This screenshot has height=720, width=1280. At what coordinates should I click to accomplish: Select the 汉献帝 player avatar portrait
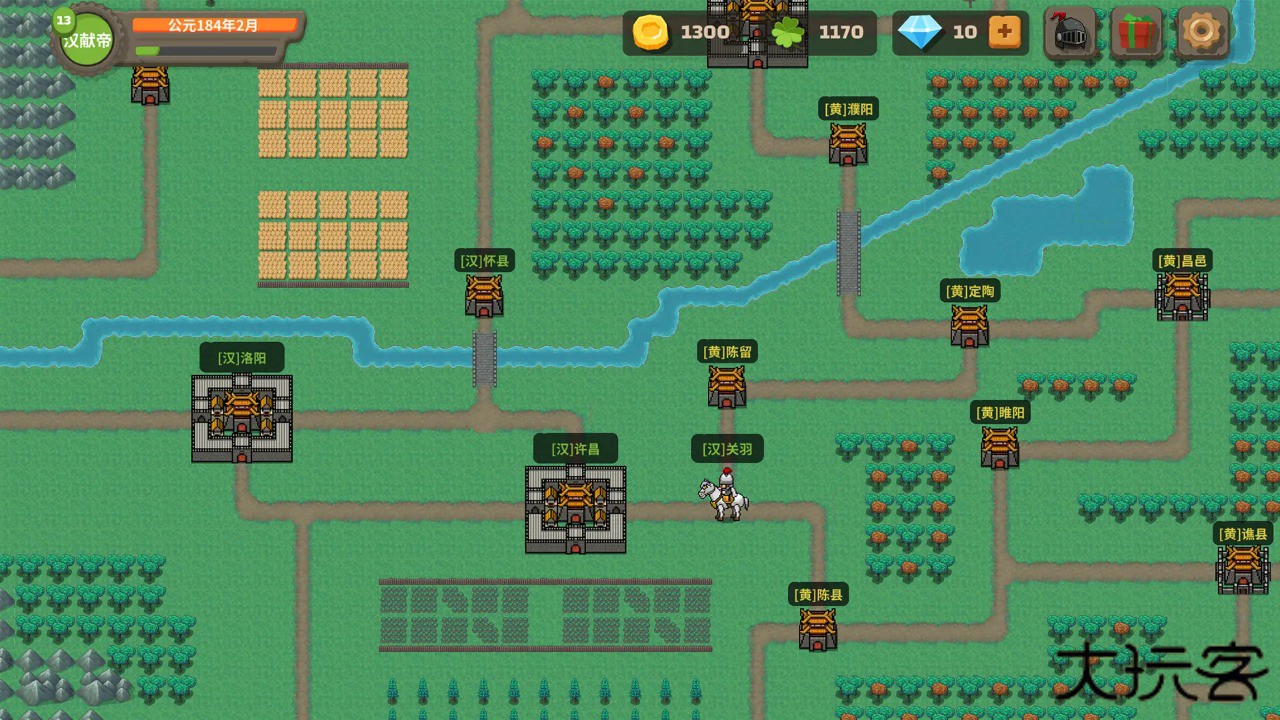85,40
